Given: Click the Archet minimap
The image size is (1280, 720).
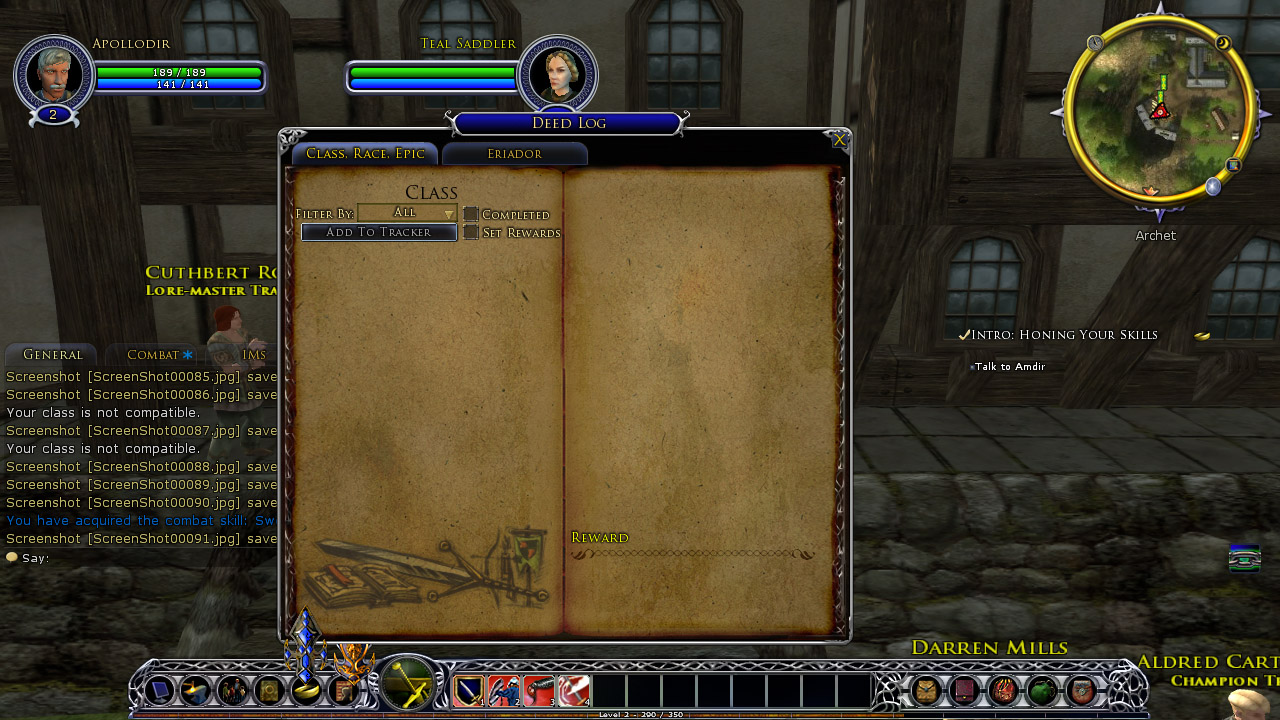Looking at the screenshot, I should [1159, 110].
